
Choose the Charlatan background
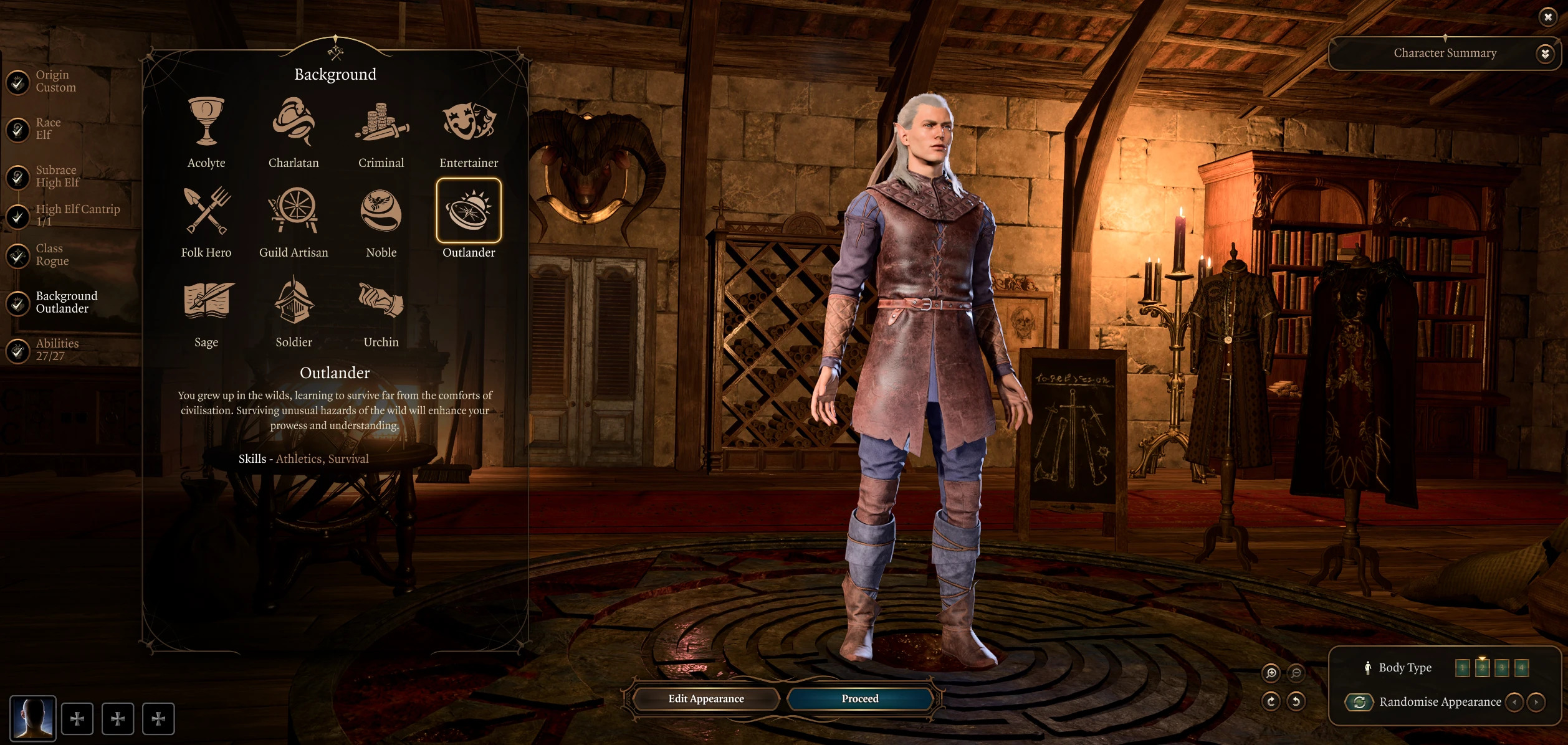(x=294, y=121)
